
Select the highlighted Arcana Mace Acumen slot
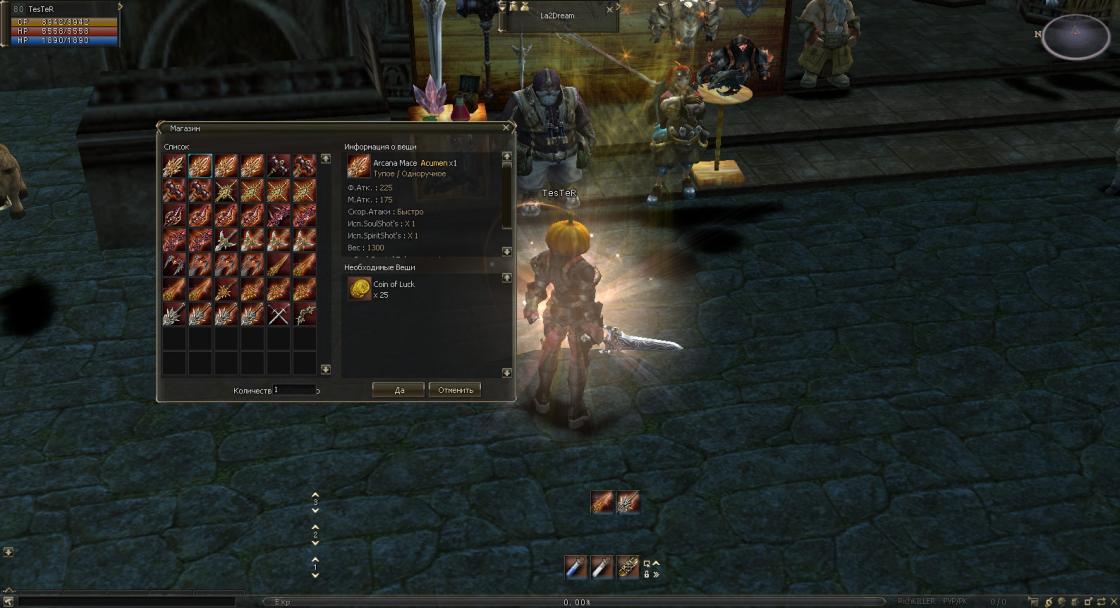point(200,165)
